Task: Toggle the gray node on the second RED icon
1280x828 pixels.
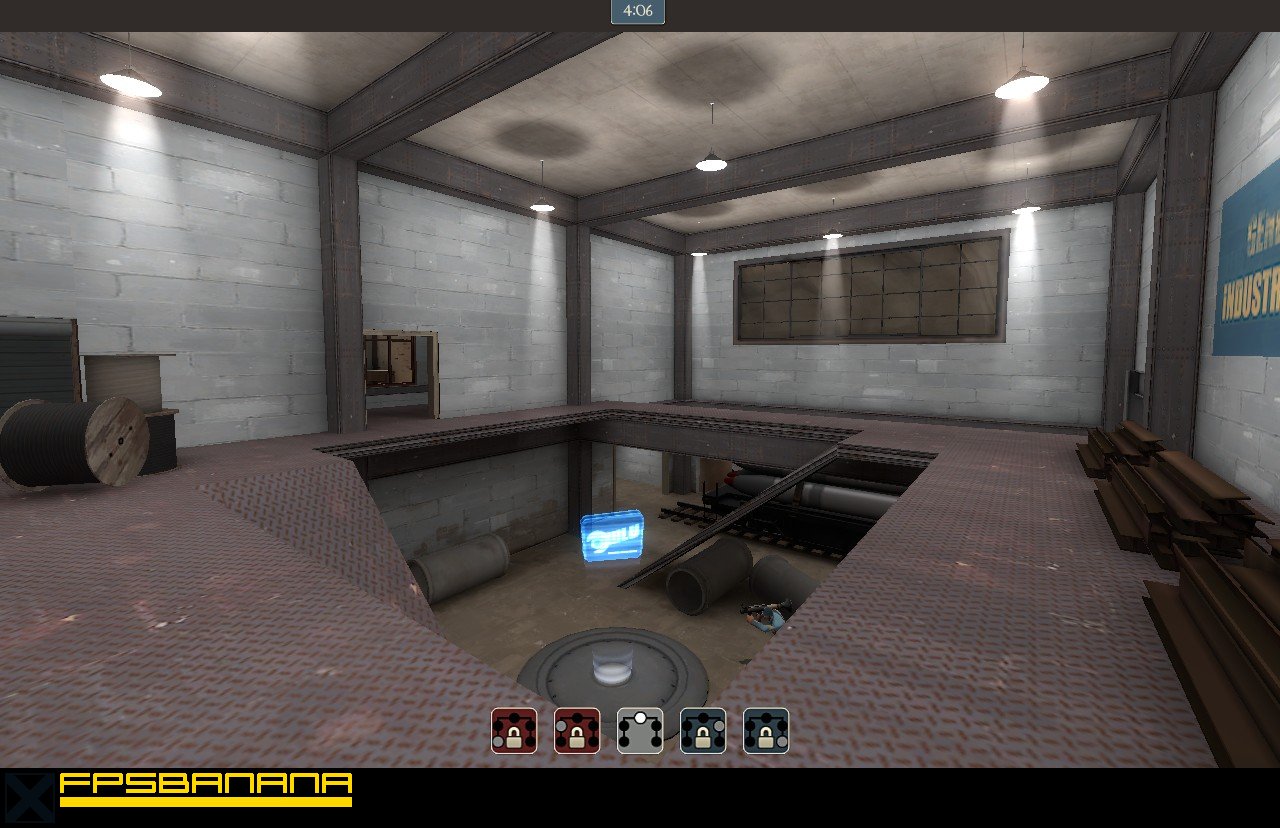Action: coord(560,724)
